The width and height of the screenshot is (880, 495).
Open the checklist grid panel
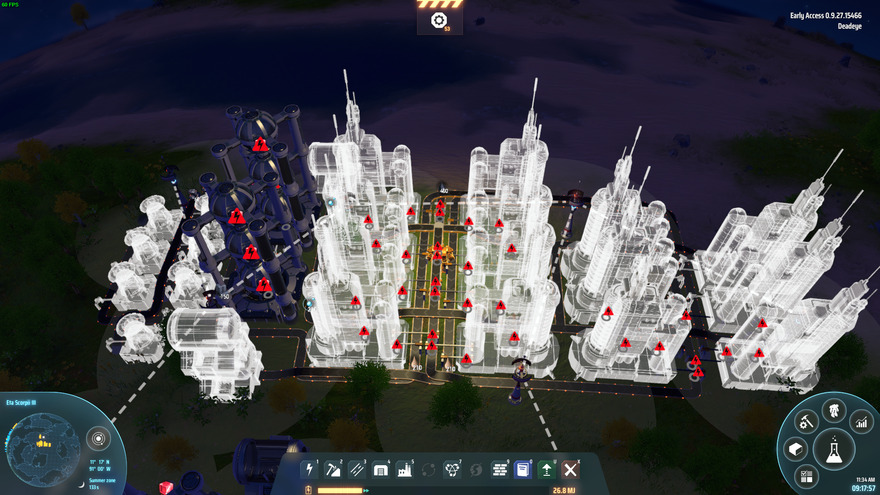tap(806, 477)
